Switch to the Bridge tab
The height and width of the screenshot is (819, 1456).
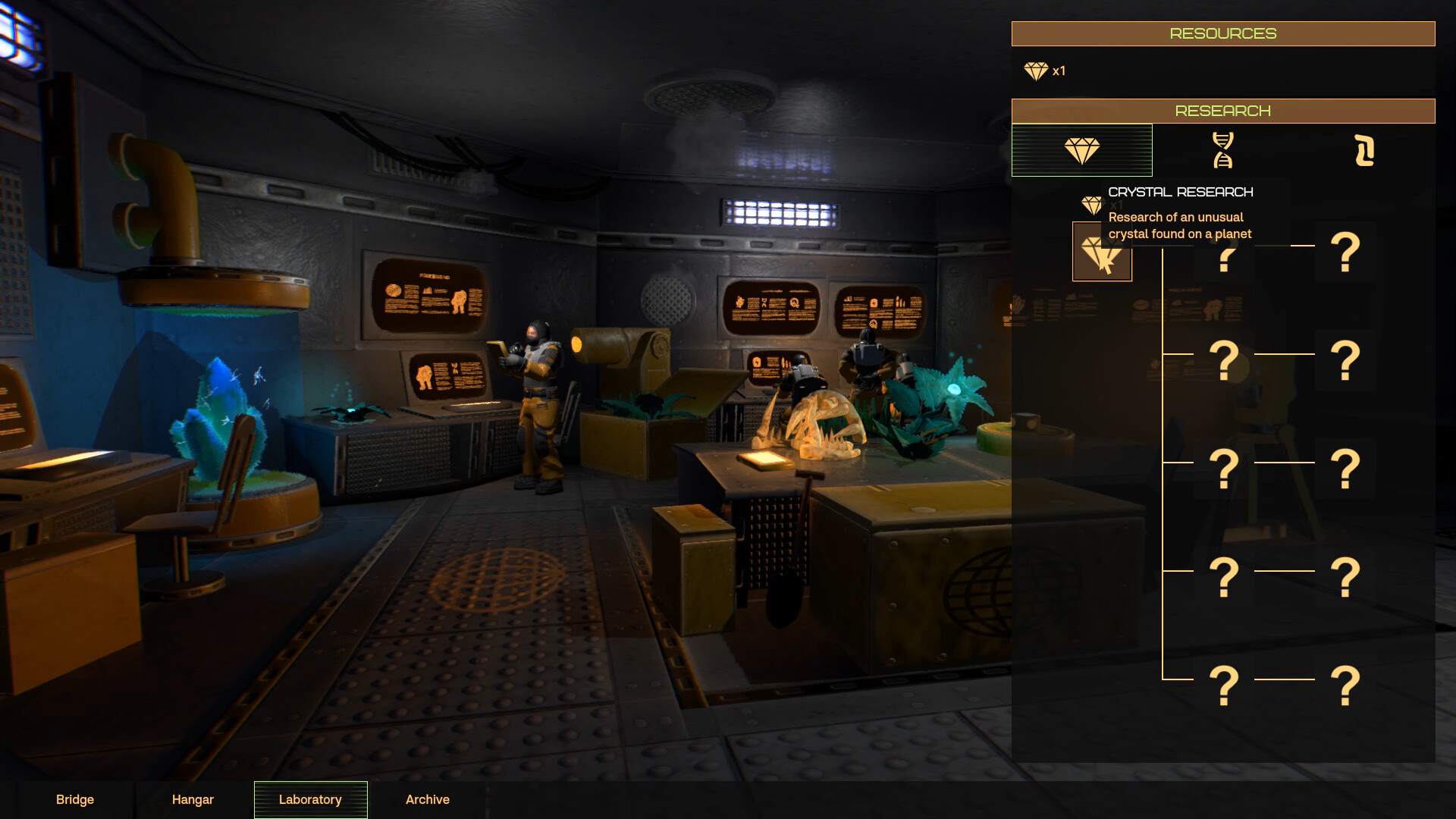[74, 799]
